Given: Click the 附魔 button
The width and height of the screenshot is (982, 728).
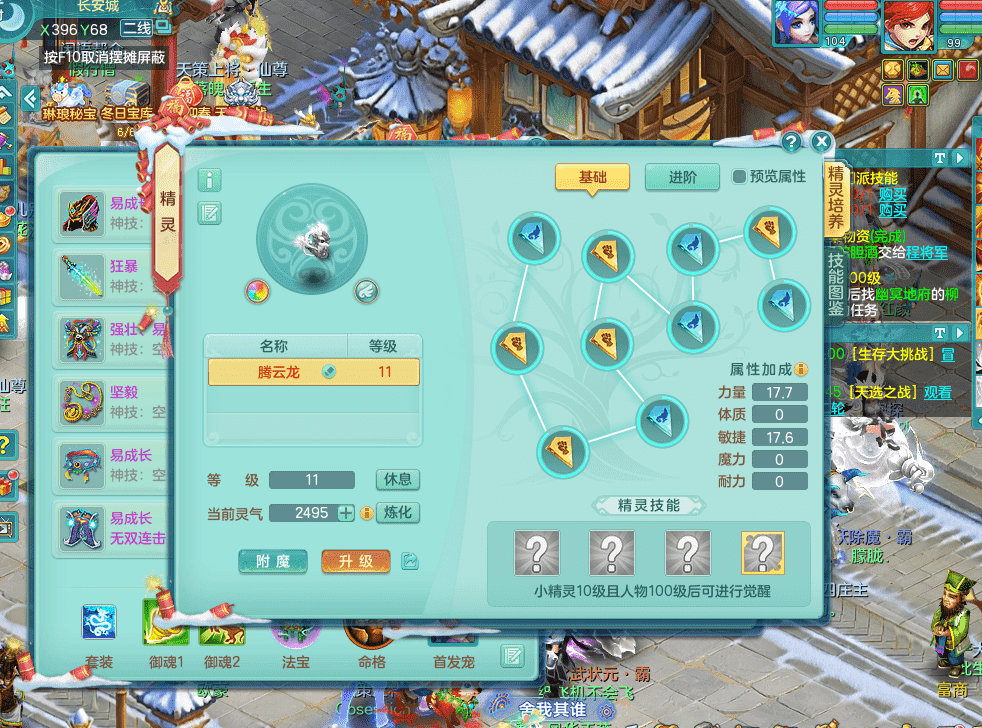Looking at the screenshot, I should pos(273,561).
